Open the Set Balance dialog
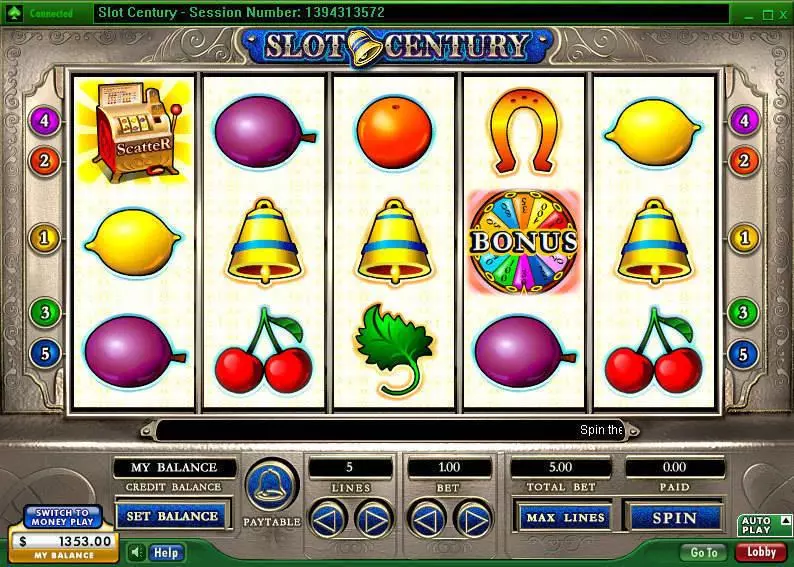The height and width of the screenshot is (567, 794). click(174, 516)
